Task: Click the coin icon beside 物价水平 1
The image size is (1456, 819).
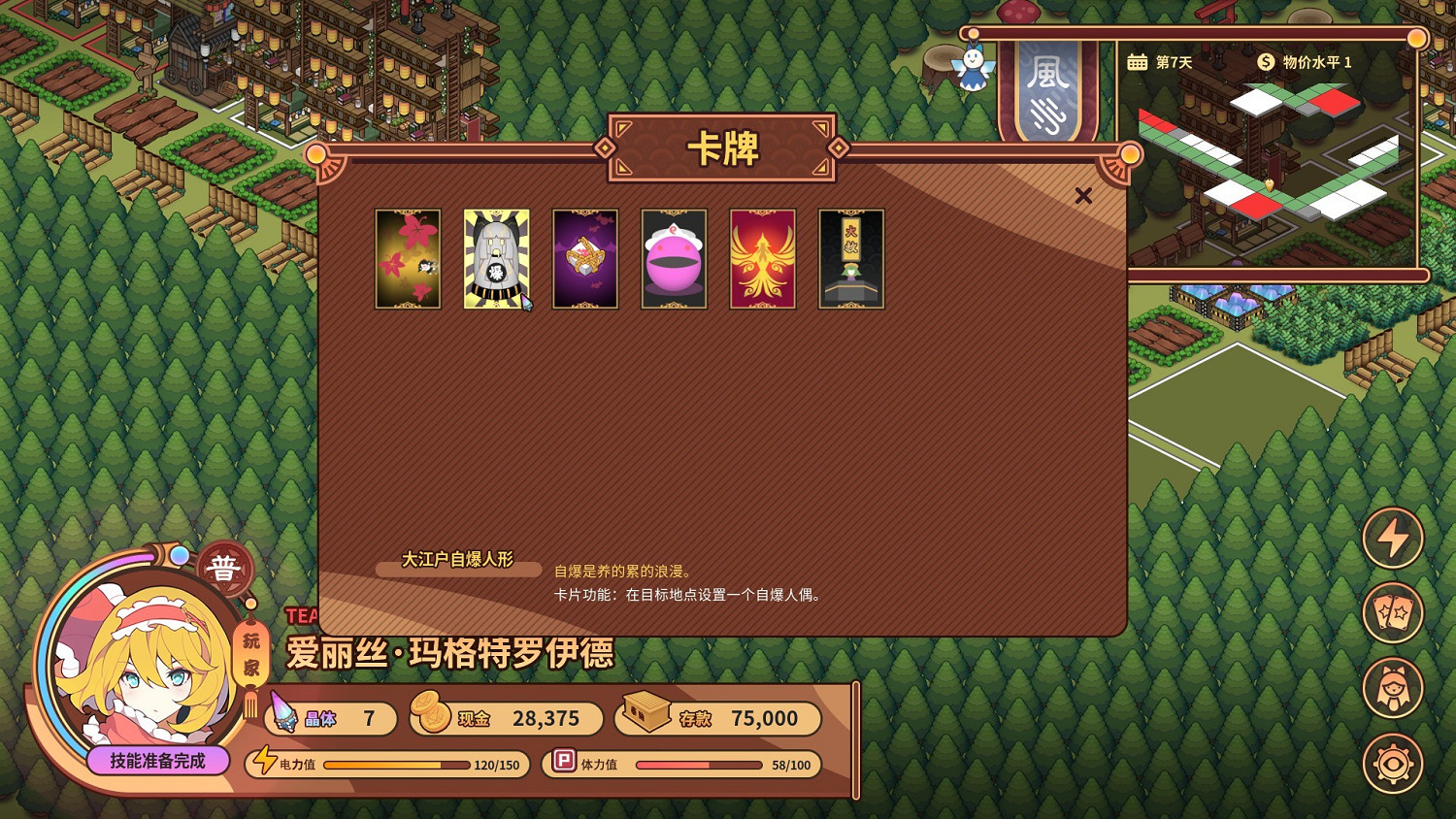Action: tap(1264, 60)
